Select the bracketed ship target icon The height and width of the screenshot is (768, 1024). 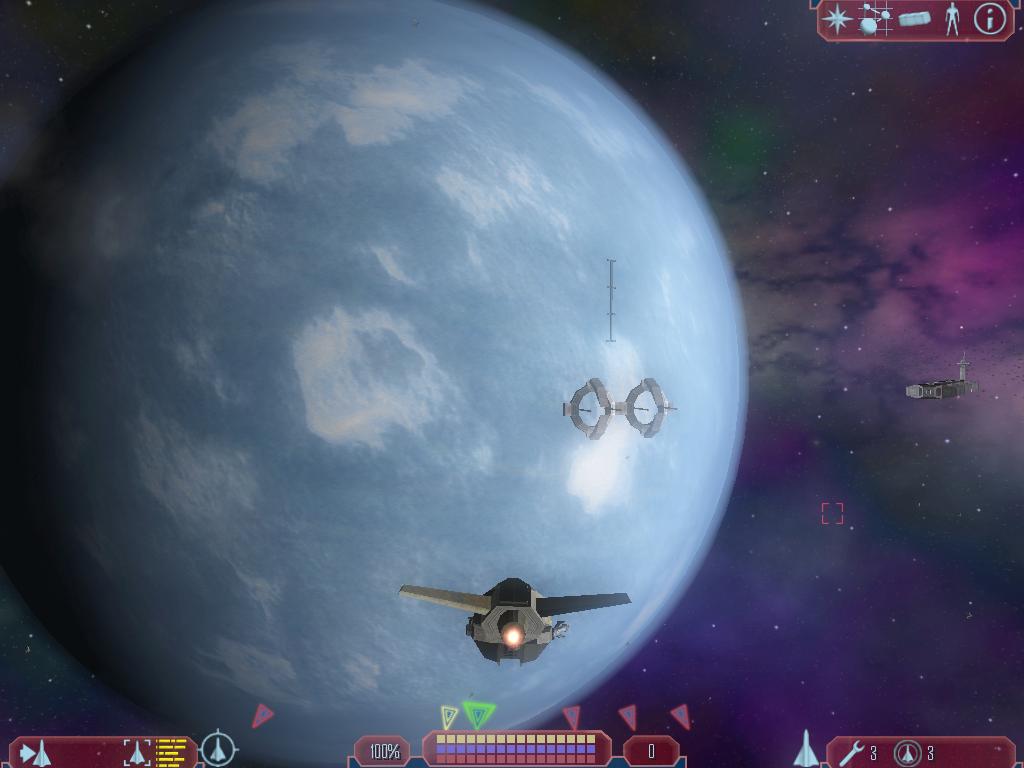(x=137, y=752)
